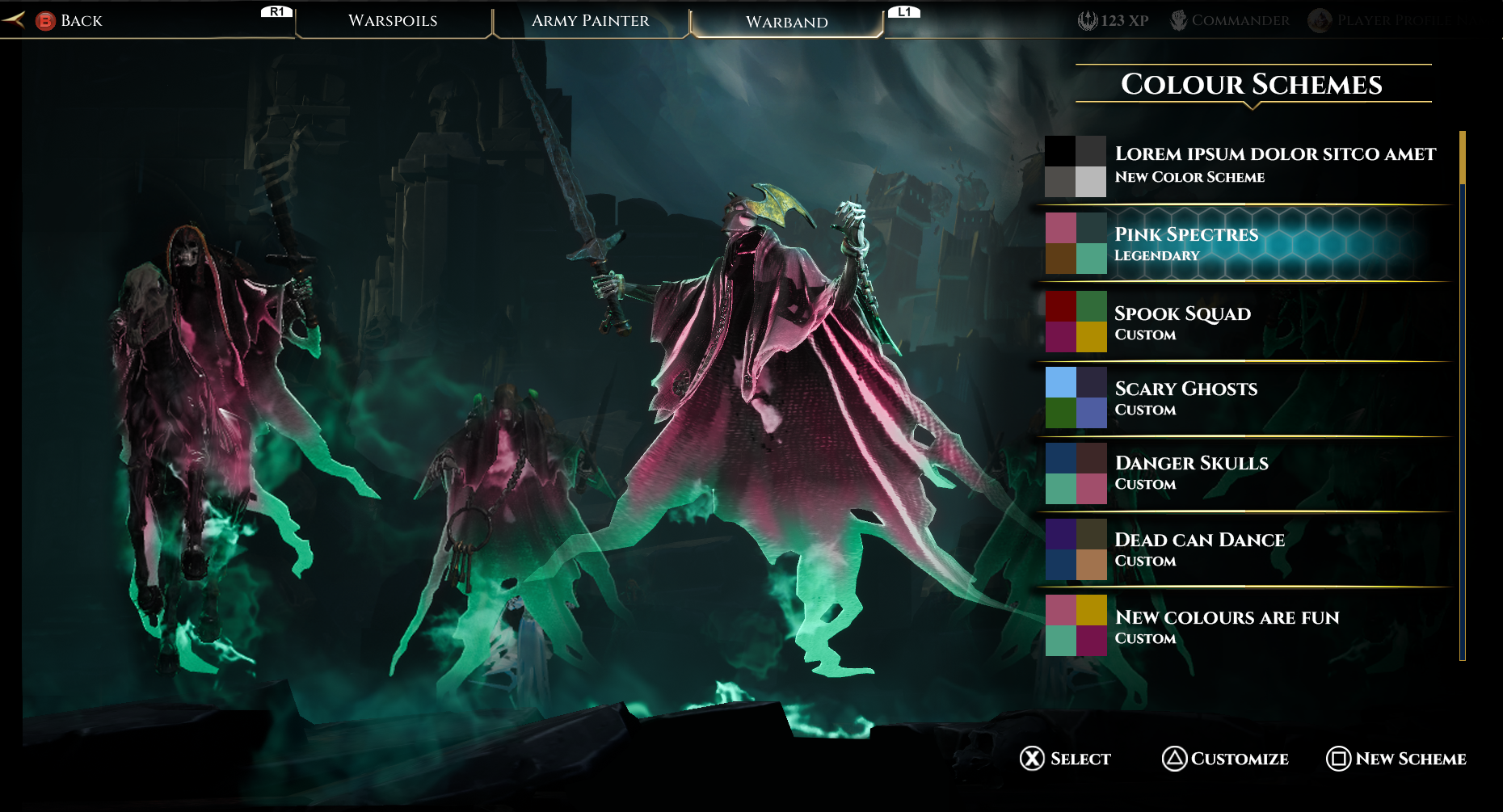
Task: Open the Army Painter tab
Action: point(590,21)
